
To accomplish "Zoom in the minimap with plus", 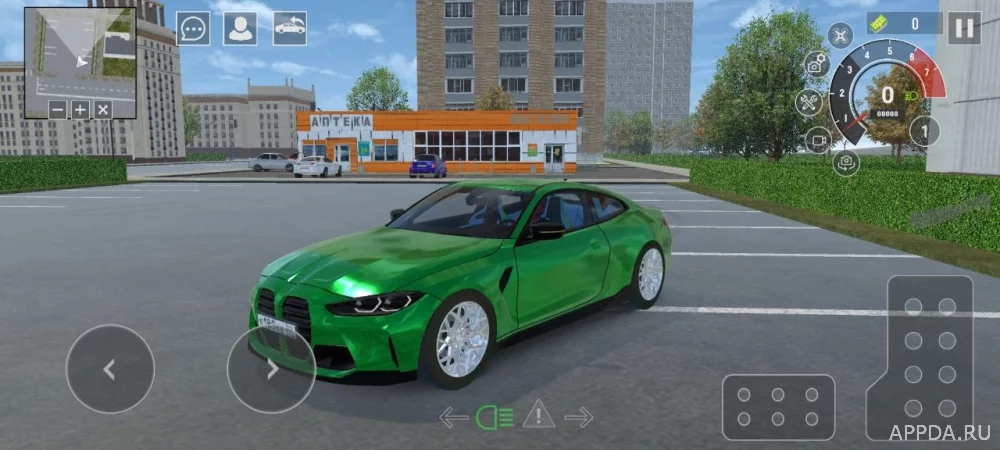I will [80, 109].
